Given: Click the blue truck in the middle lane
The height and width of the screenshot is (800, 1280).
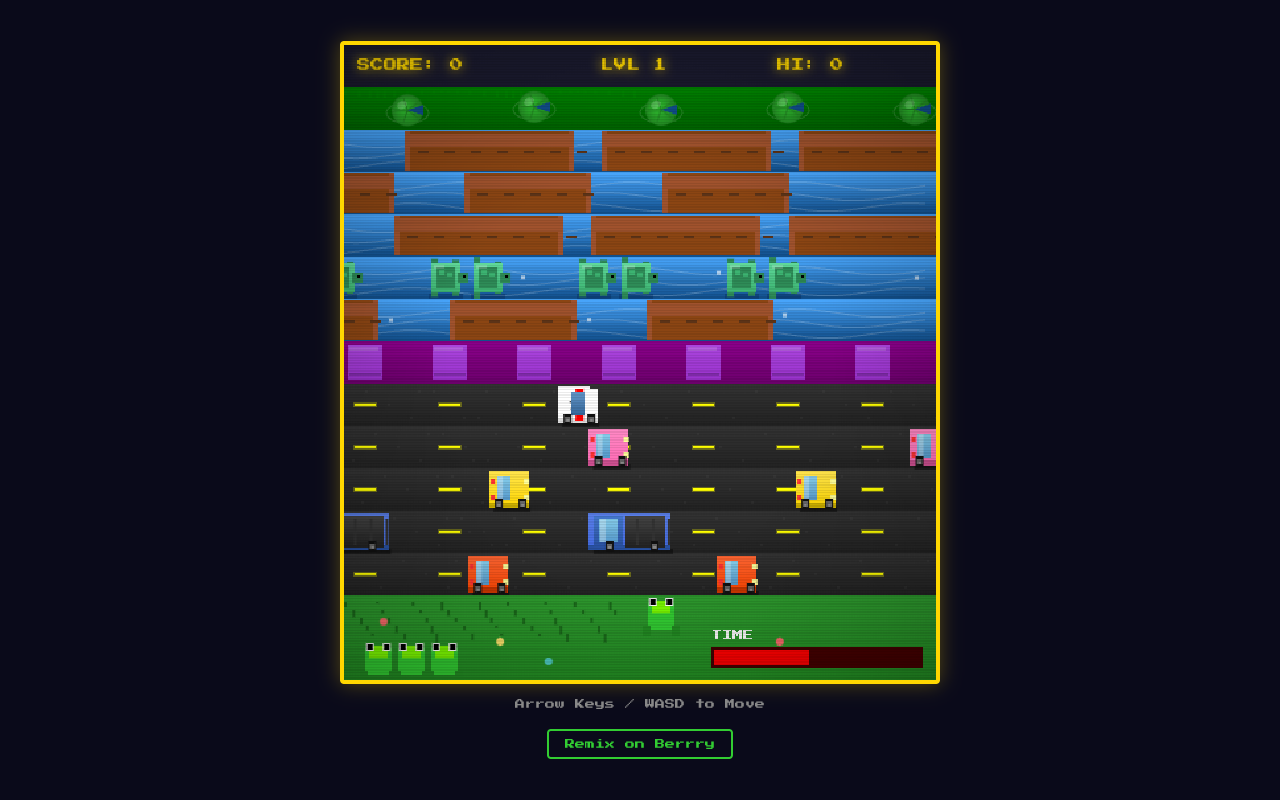Looking at the screenshot, I should click(630, 532).
